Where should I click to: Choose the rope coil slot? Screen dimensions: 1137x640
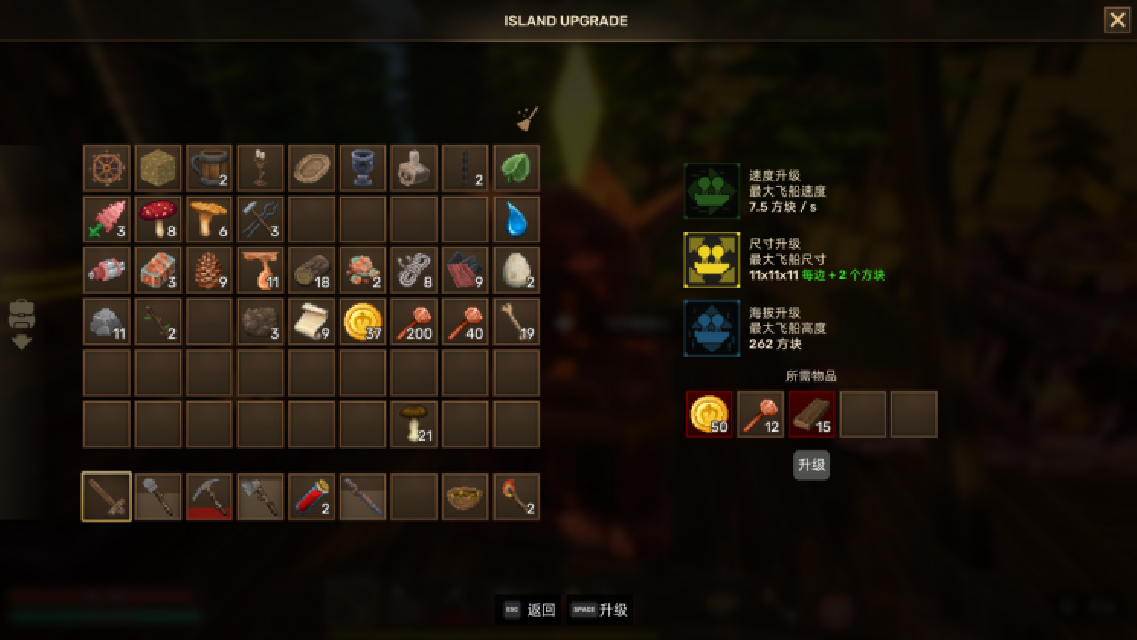413,270
